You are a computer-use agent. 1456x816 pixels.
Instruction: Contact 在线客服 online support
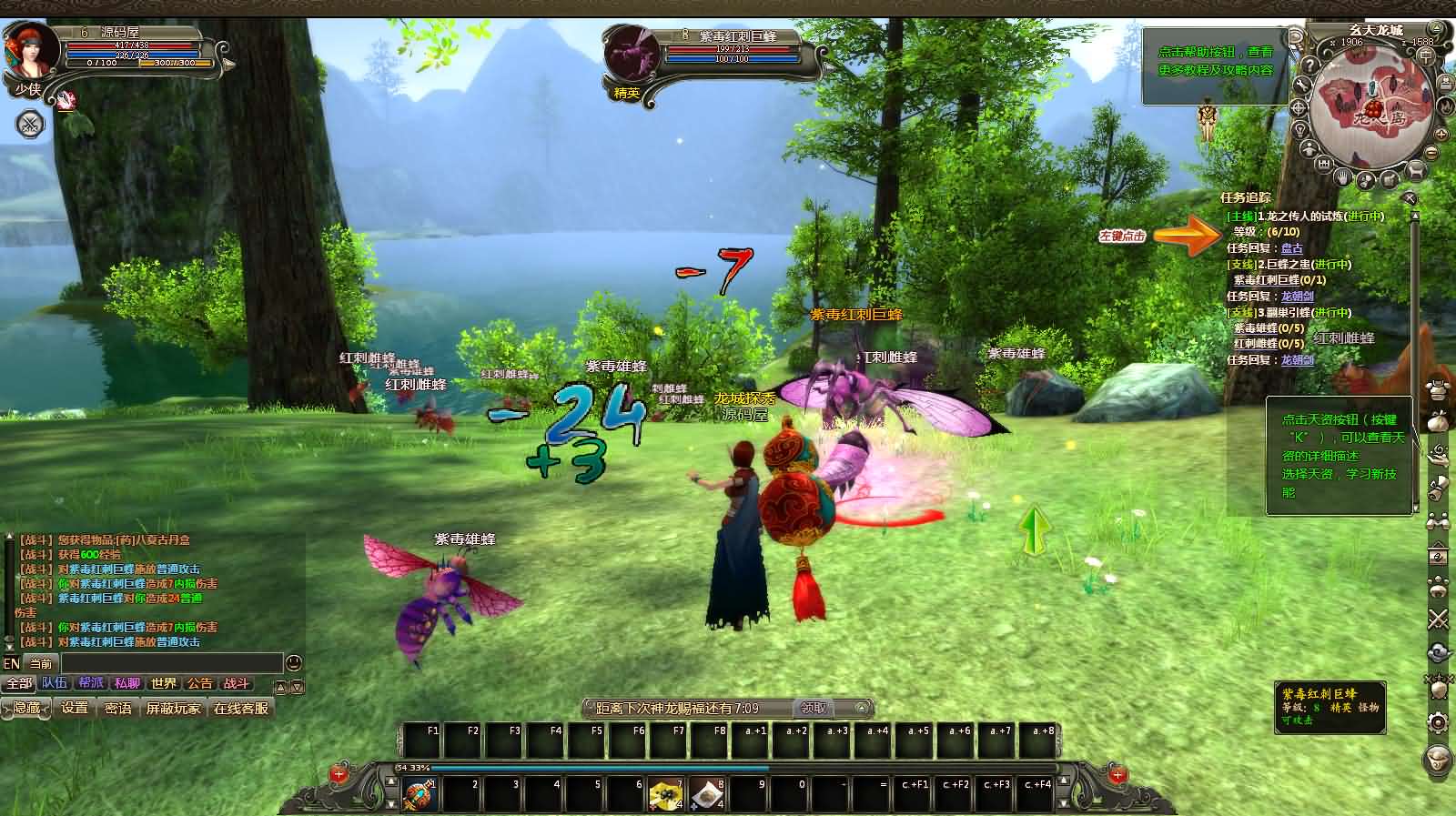pyautogui.click(x=241, y=708)
